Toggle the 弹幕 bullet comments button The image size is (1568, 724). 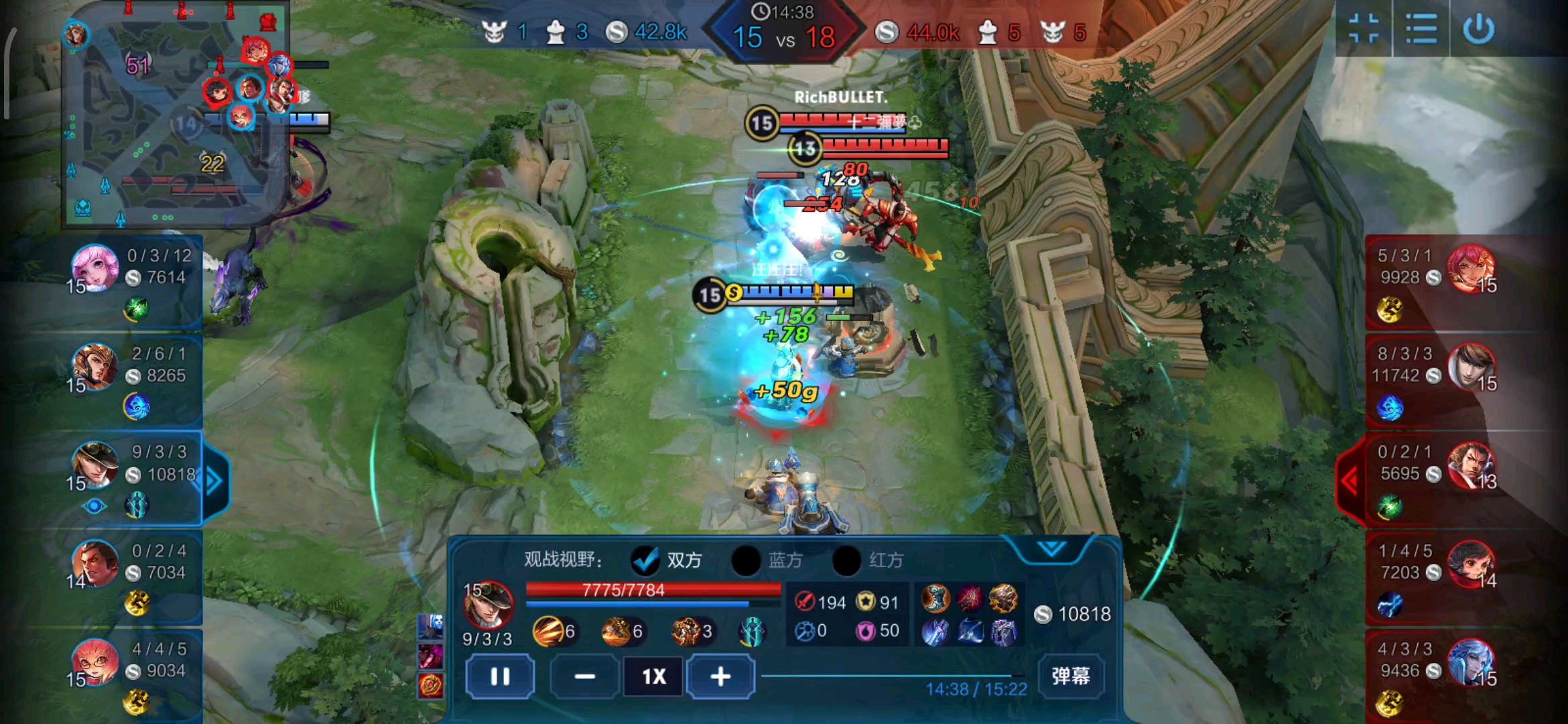point(1070,676)
